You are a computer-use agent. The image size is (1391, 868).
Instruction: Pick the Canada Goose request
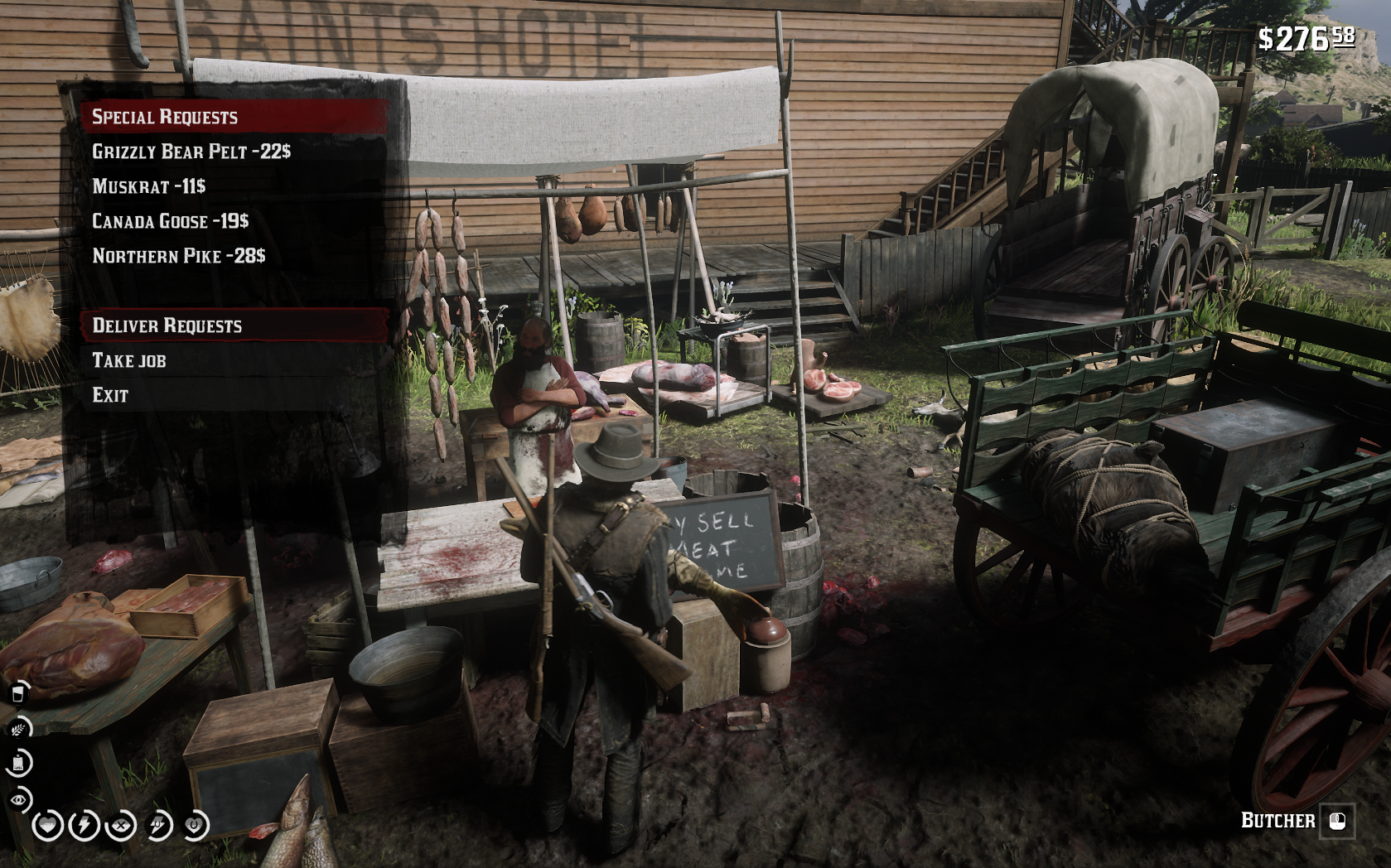click(171, 221)
